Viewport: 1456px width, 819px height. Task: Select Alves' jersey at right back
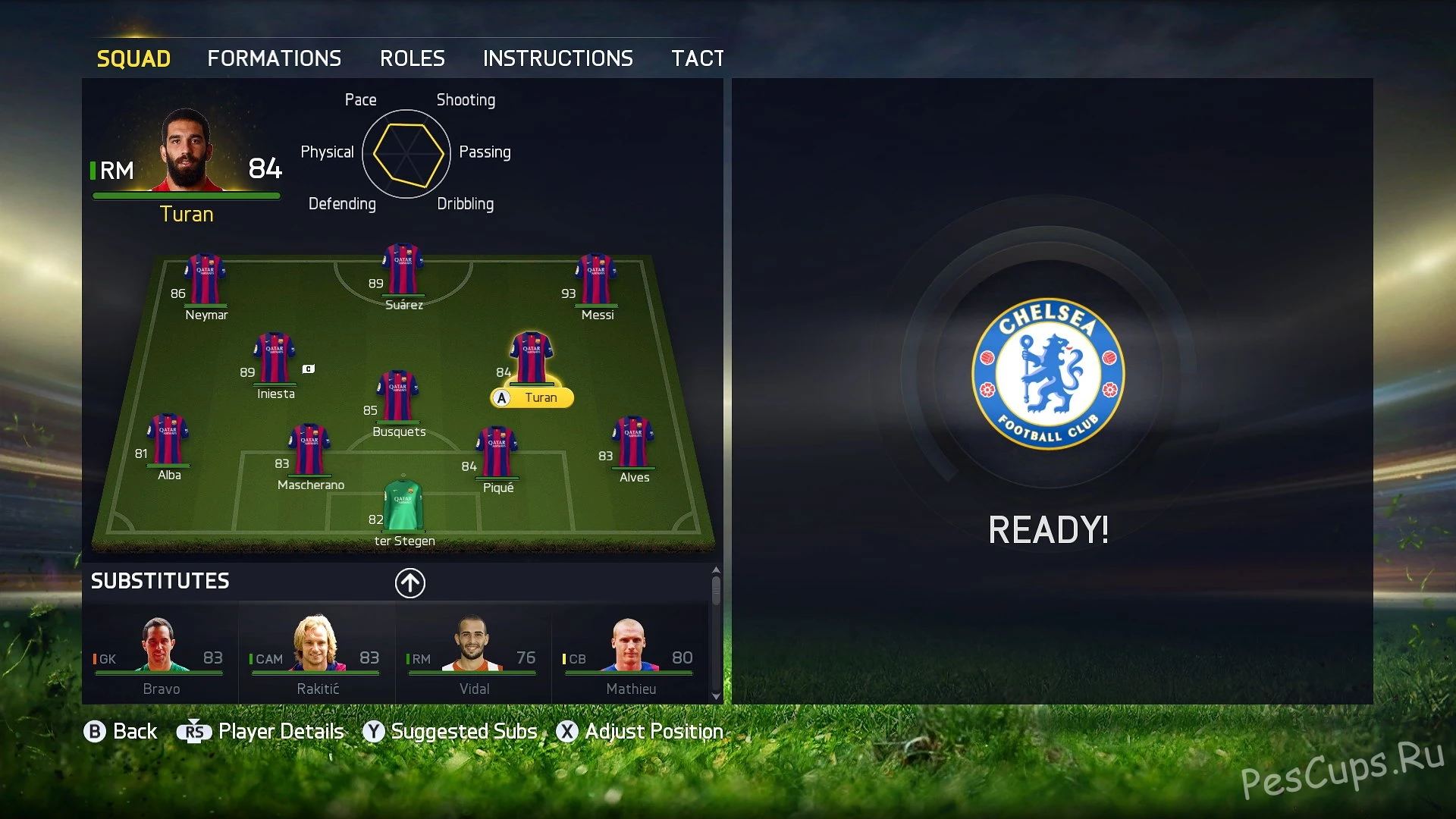pos(633,442)
